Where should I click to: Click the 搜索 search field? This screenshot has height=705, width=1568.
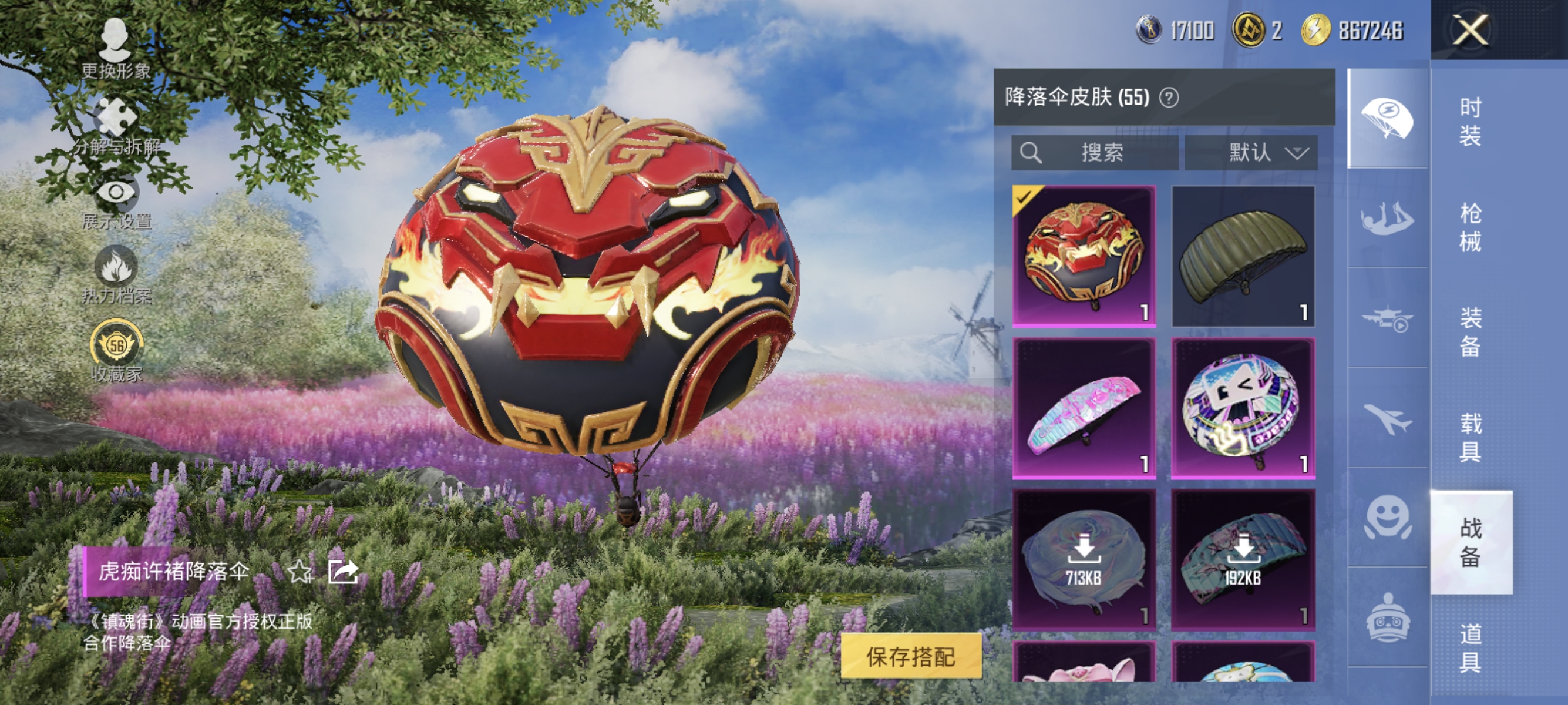click(1096, 153)
